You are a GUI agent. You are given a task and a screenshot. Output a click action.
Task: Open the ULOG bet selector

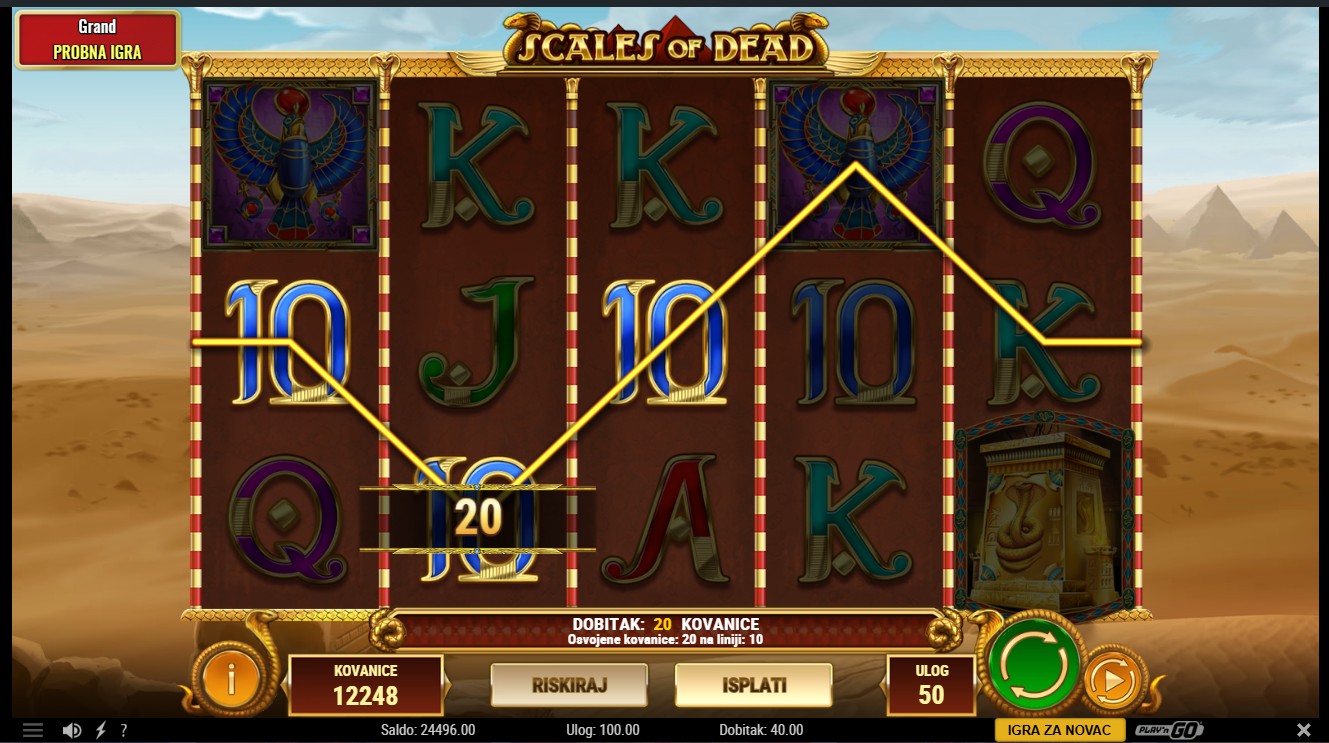930,684
